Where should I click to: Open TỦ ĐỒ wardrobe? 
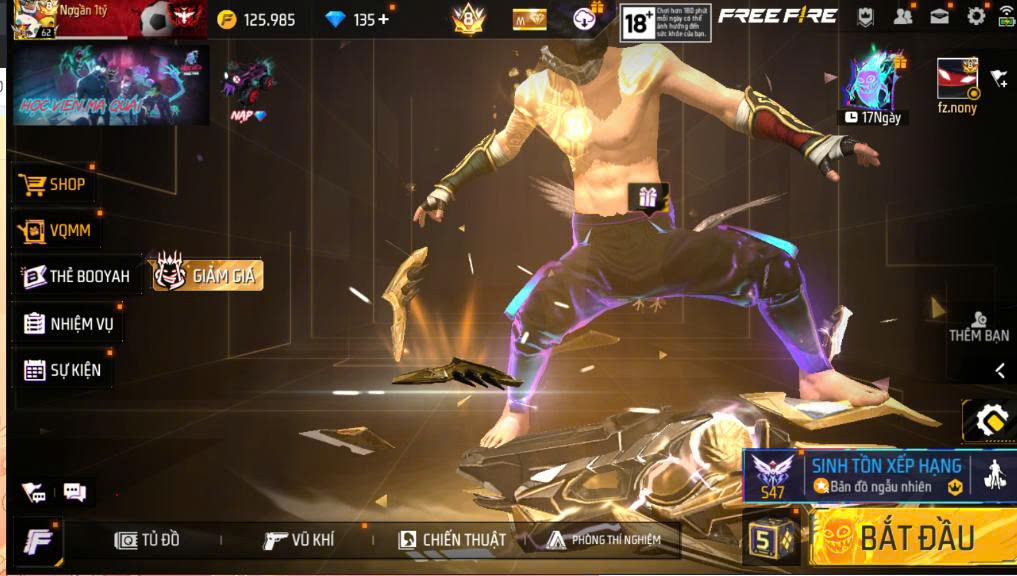point(148,540)
